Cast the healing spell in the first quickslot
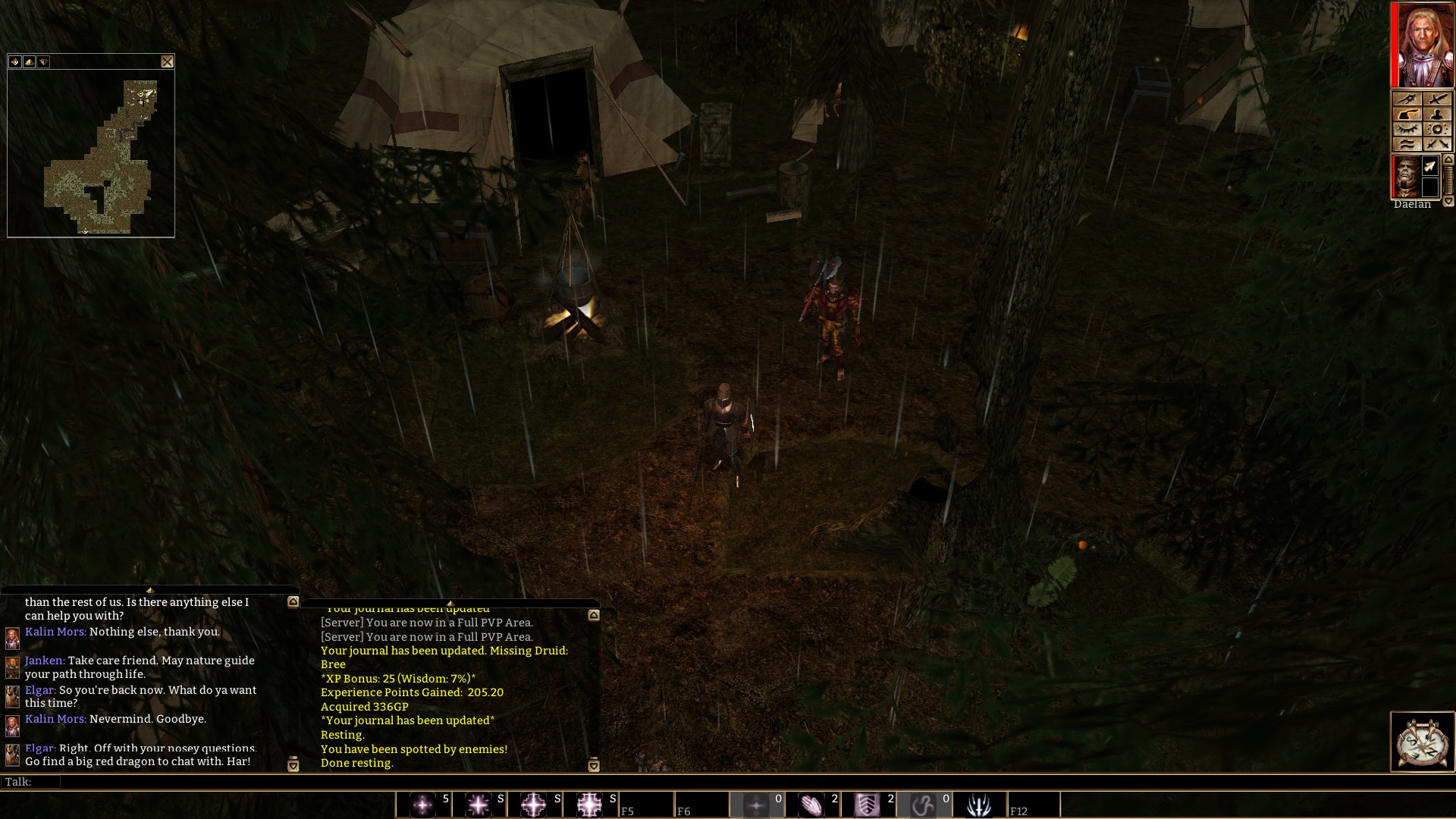Viewport: 1456px width, 819px height. (422, 805)
